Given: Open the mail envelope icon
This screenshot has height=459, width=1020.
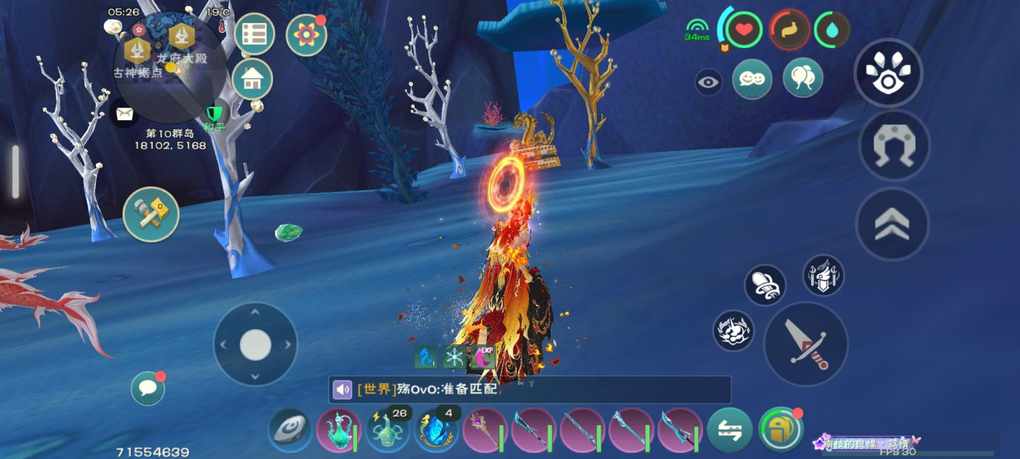Looking at the screenshot, I should pos(123,116).
